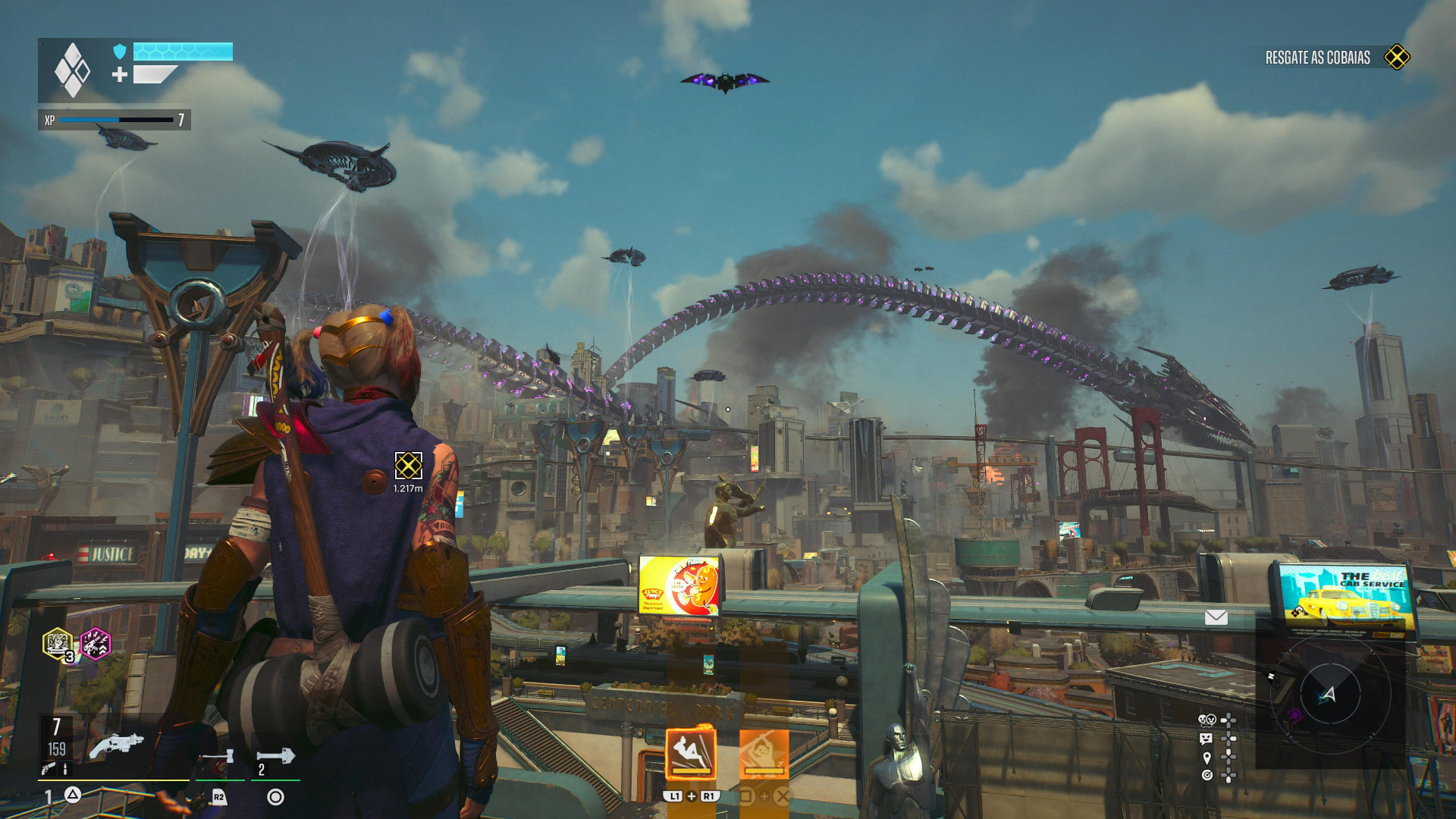Select the purple hand marker on minimap
Viewport: 1456px width, 819px height.
1294,714
